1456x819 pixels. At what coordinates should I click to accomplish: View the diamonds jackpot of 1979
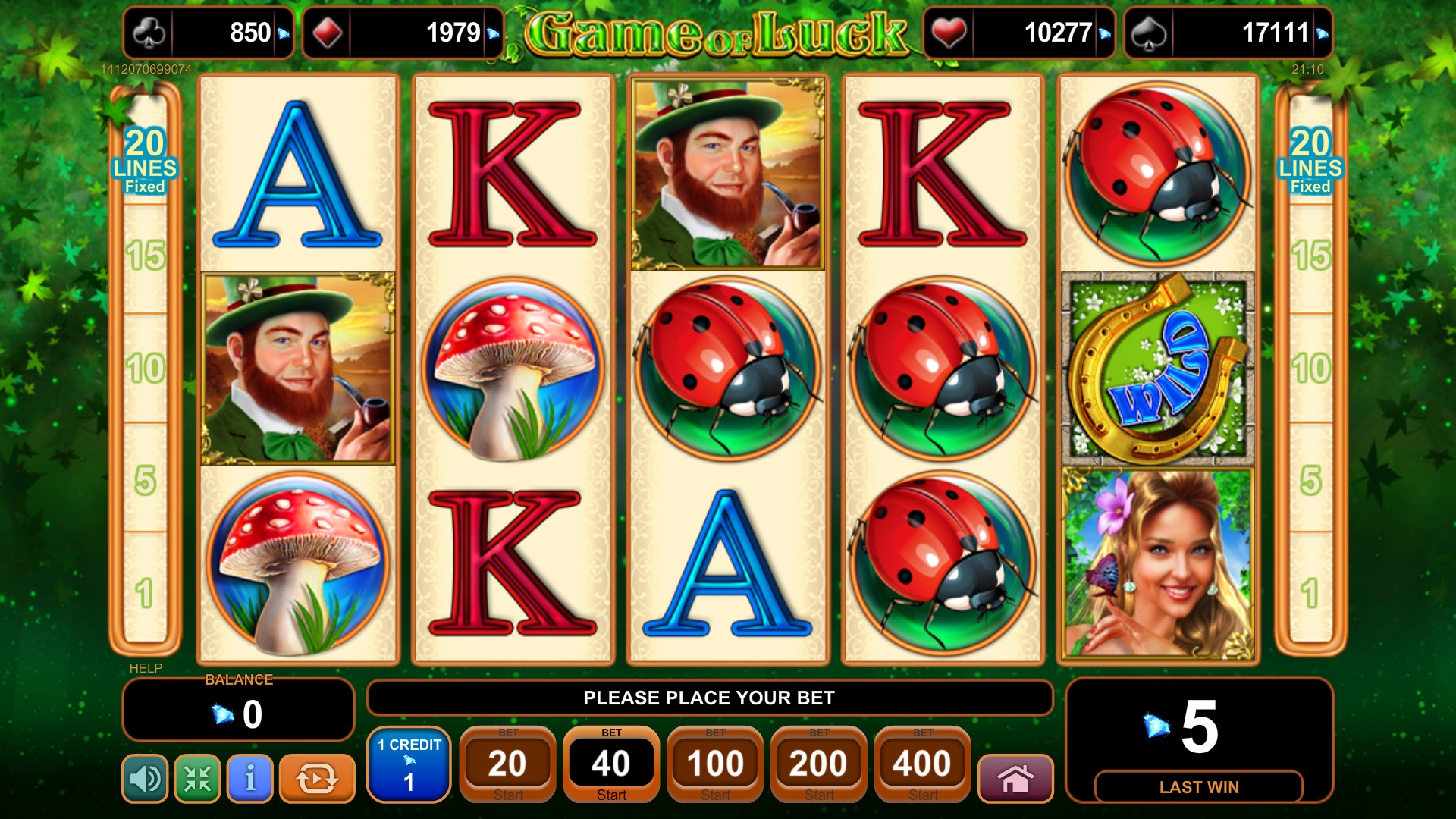point(403,33)
